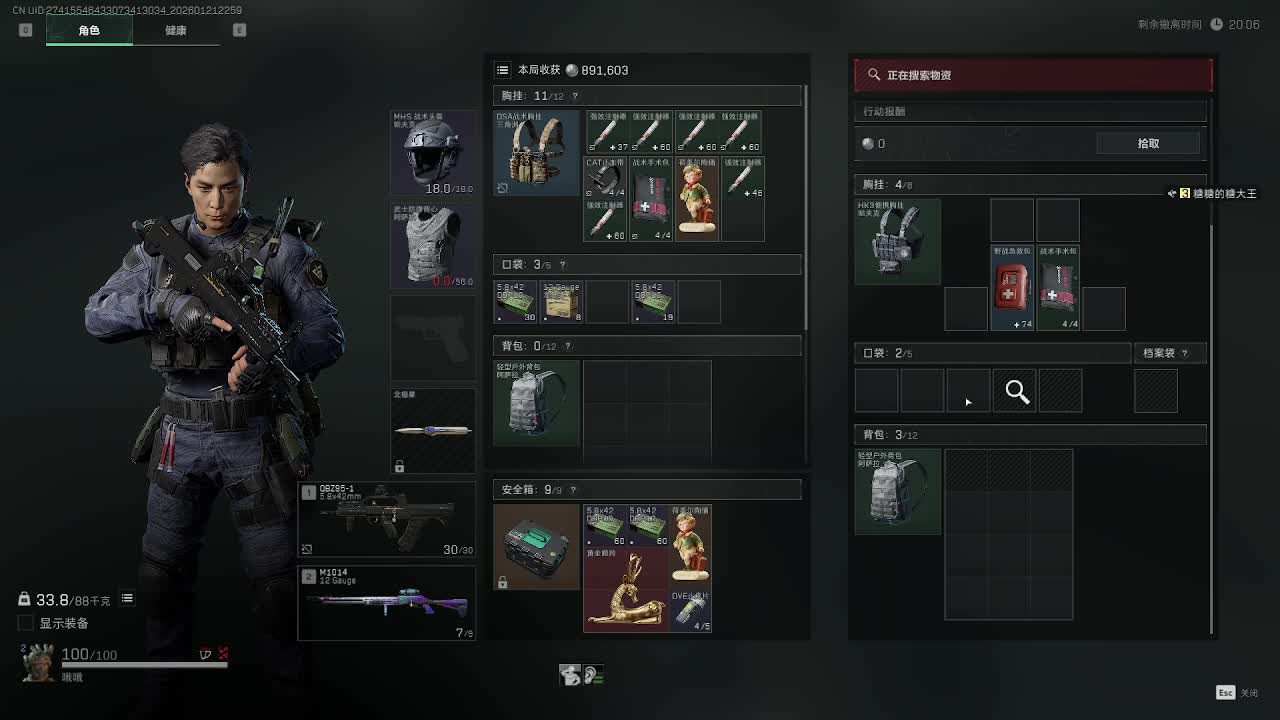Choose the body armor vest slot
This screenshot has width=1280, height=720.
coord(433,246)
